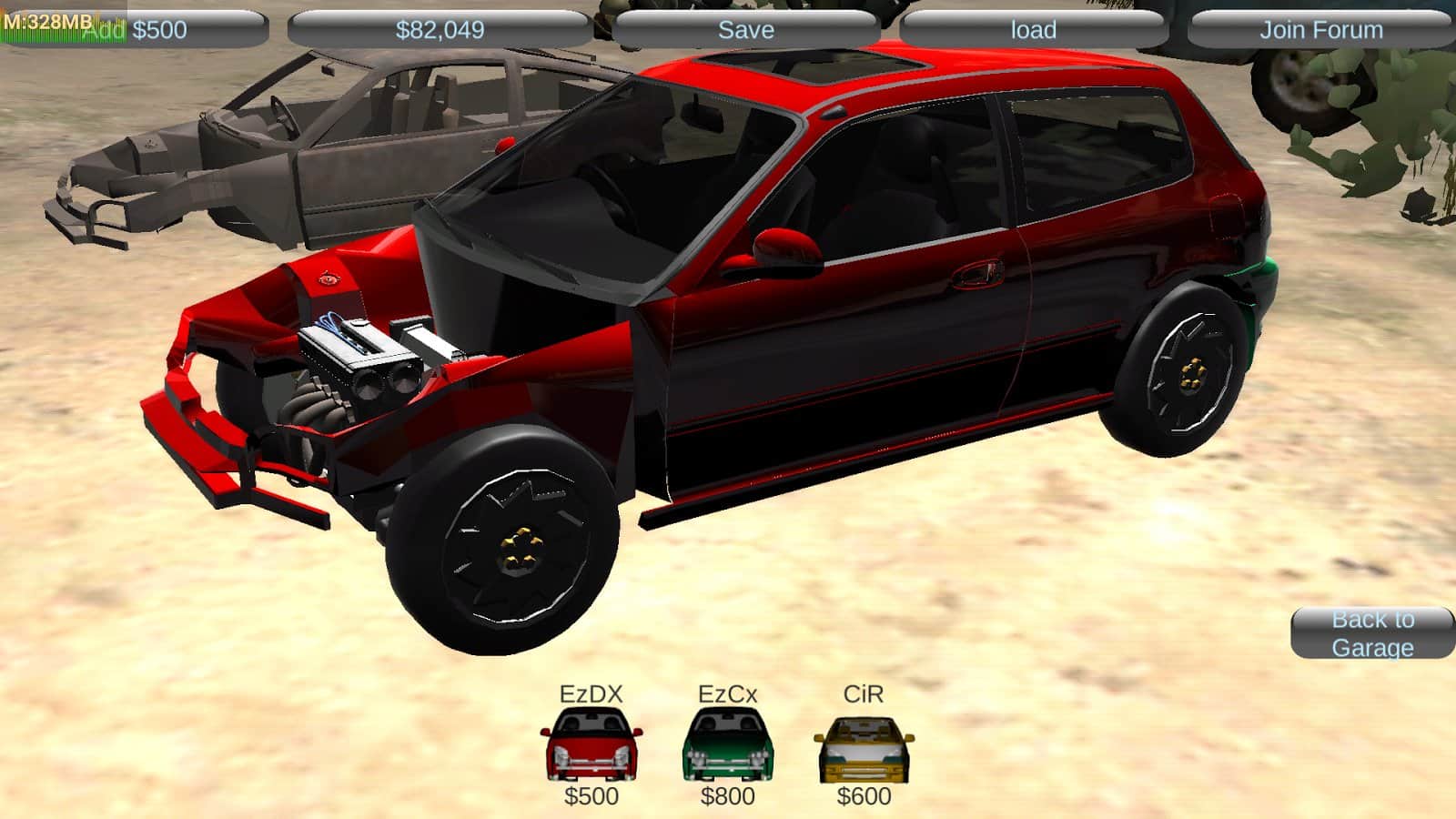Choose the red EzDX car for $500

(x=591, y=746)
